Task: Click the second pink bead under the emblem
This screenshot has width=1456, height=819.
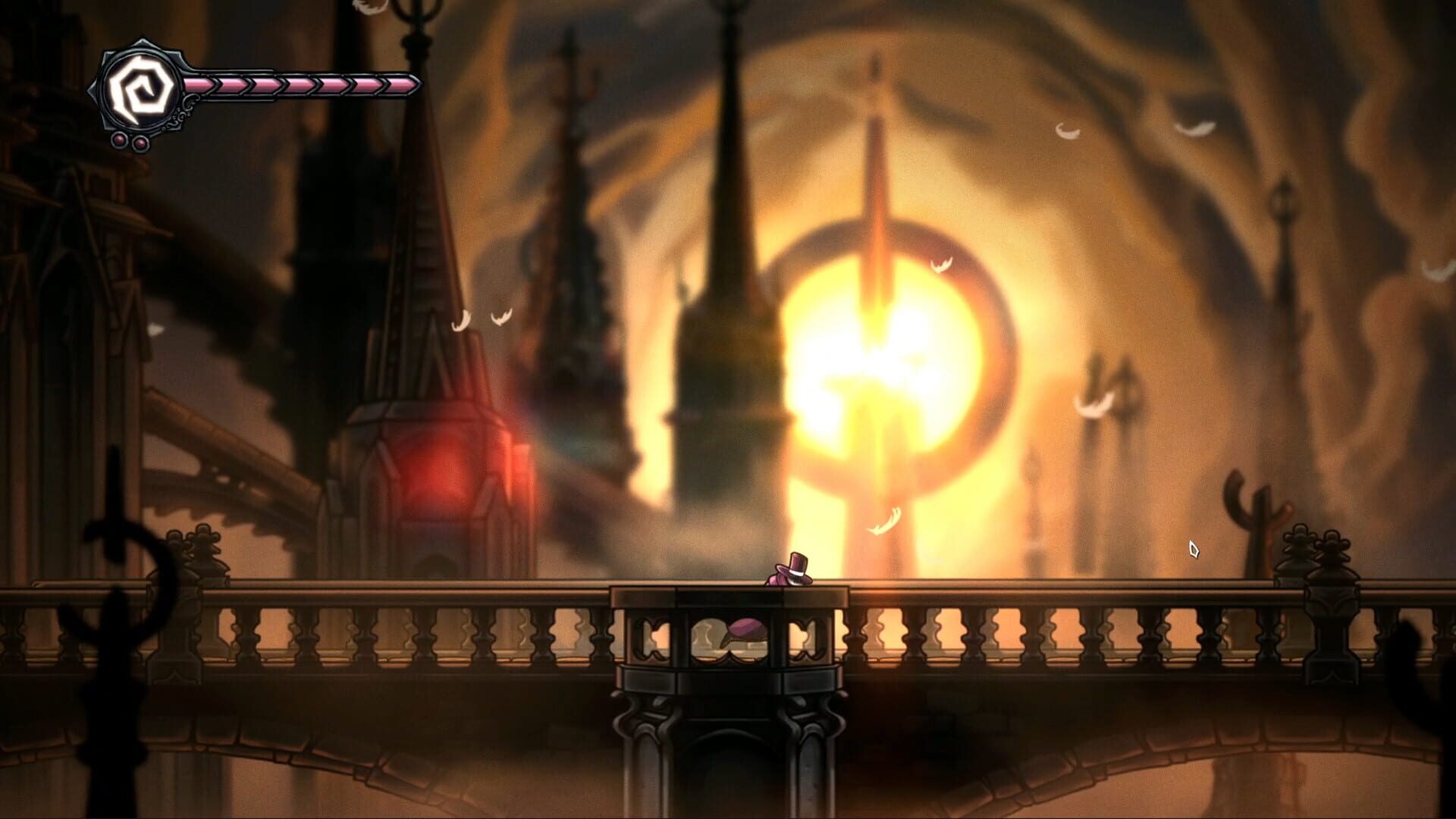Action: [140, 144]
